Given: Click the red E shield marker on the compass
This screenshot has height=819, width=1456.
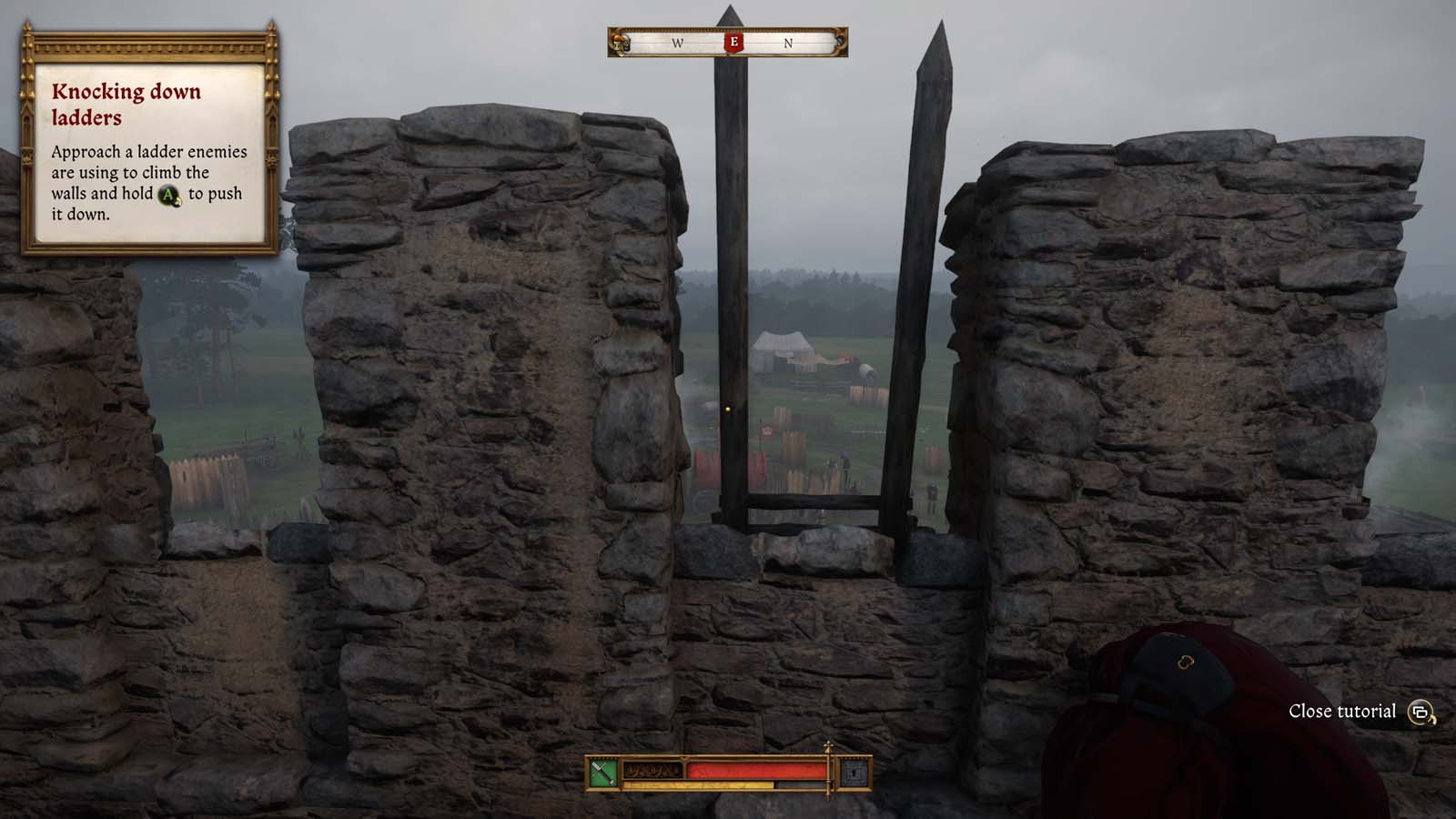Looking at the screenshot, I should coord(735,41).
